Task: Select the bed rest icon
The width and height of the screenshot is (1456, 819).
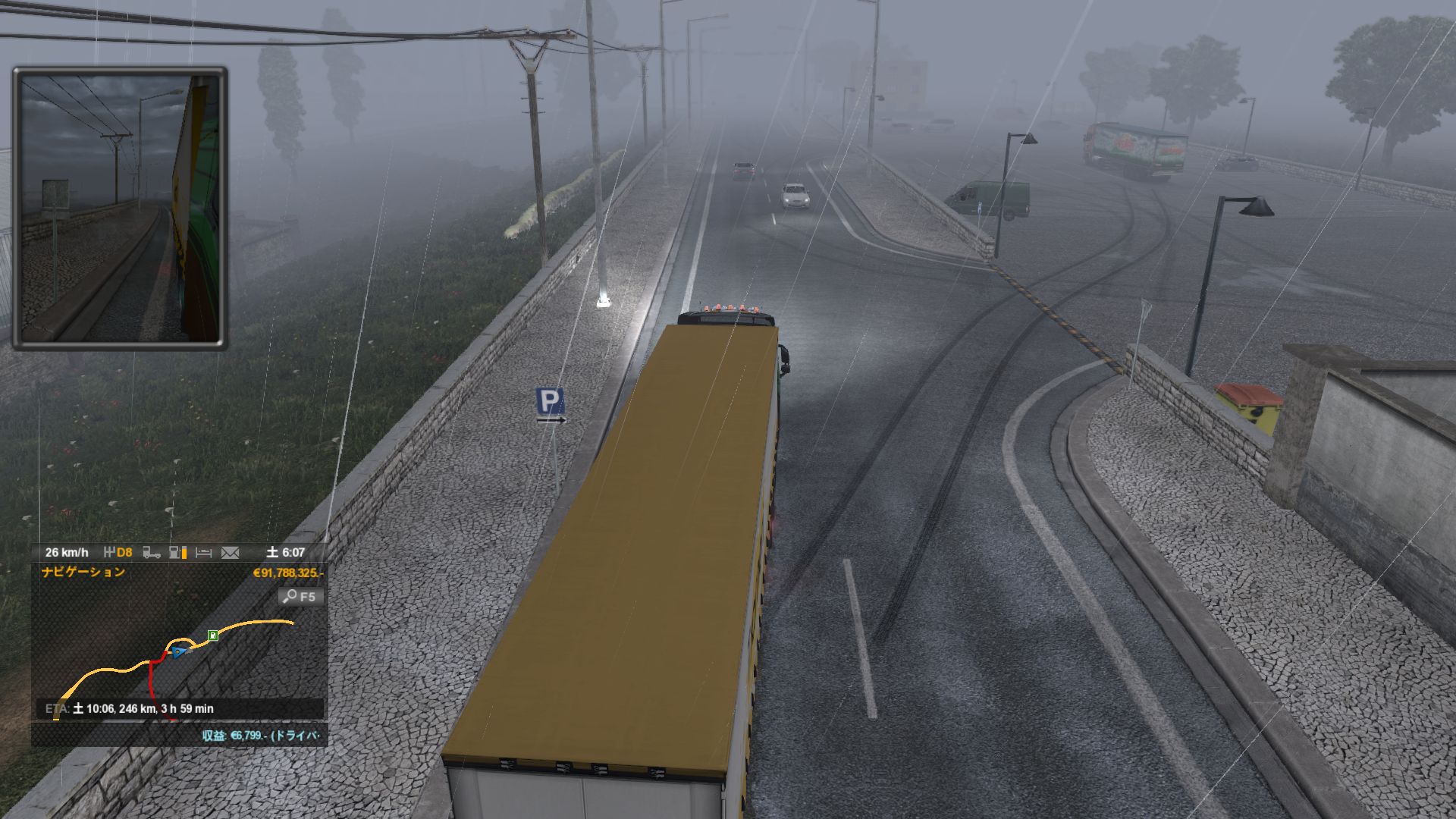Action: (x=203, y=553)
